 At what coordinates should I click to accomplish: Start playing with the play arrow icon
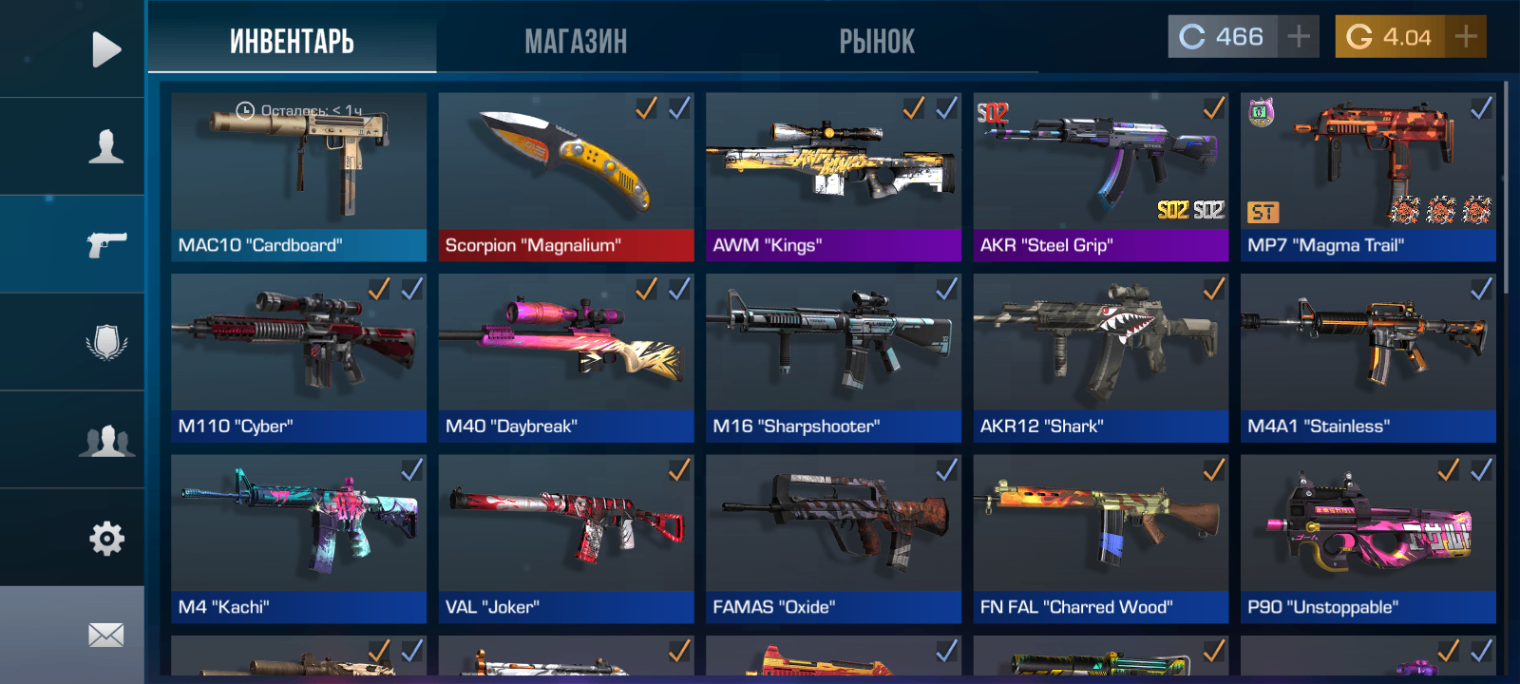(x=106, y=49)
